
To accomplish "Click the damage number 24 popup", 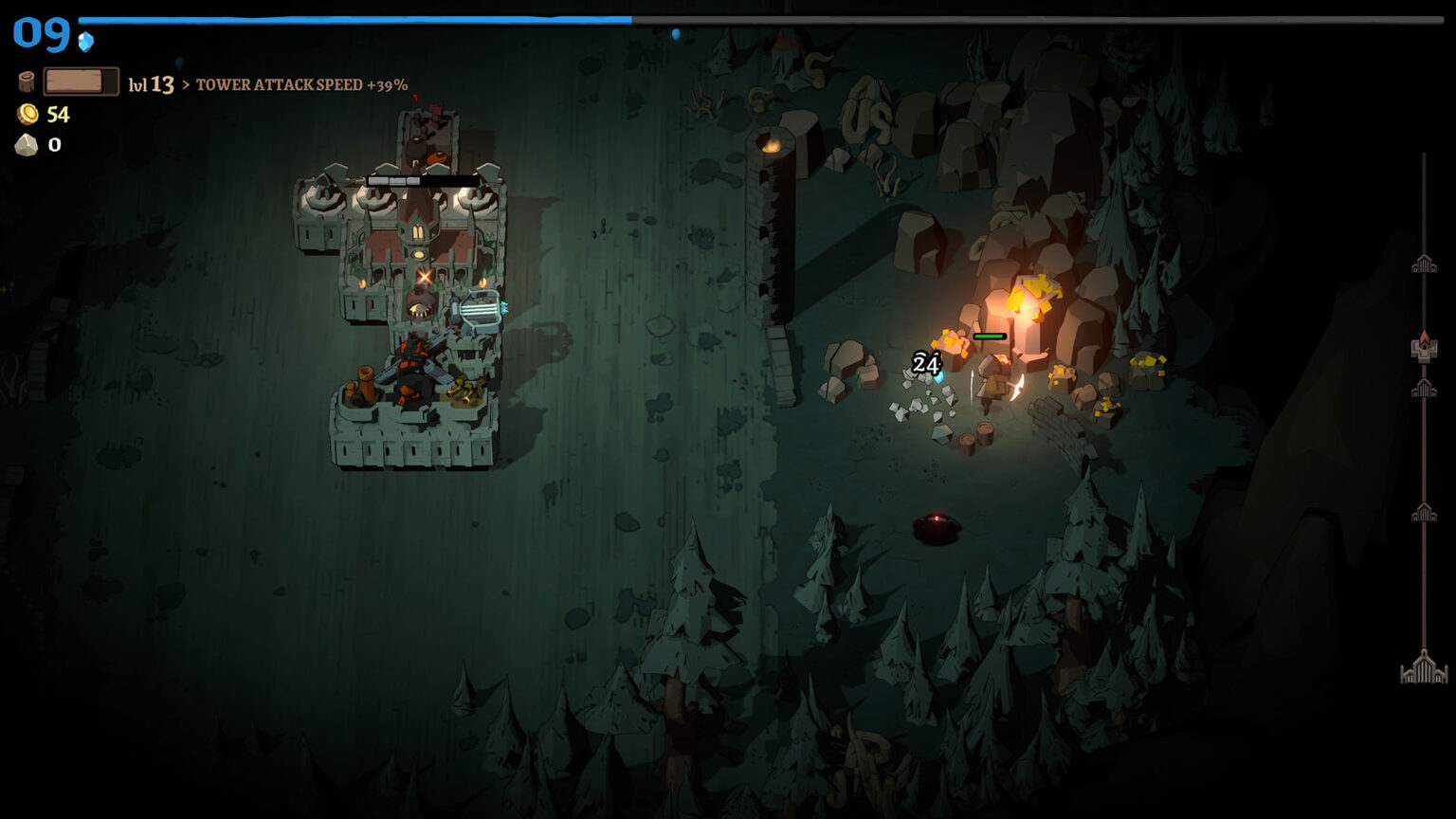I will point(925,363).
